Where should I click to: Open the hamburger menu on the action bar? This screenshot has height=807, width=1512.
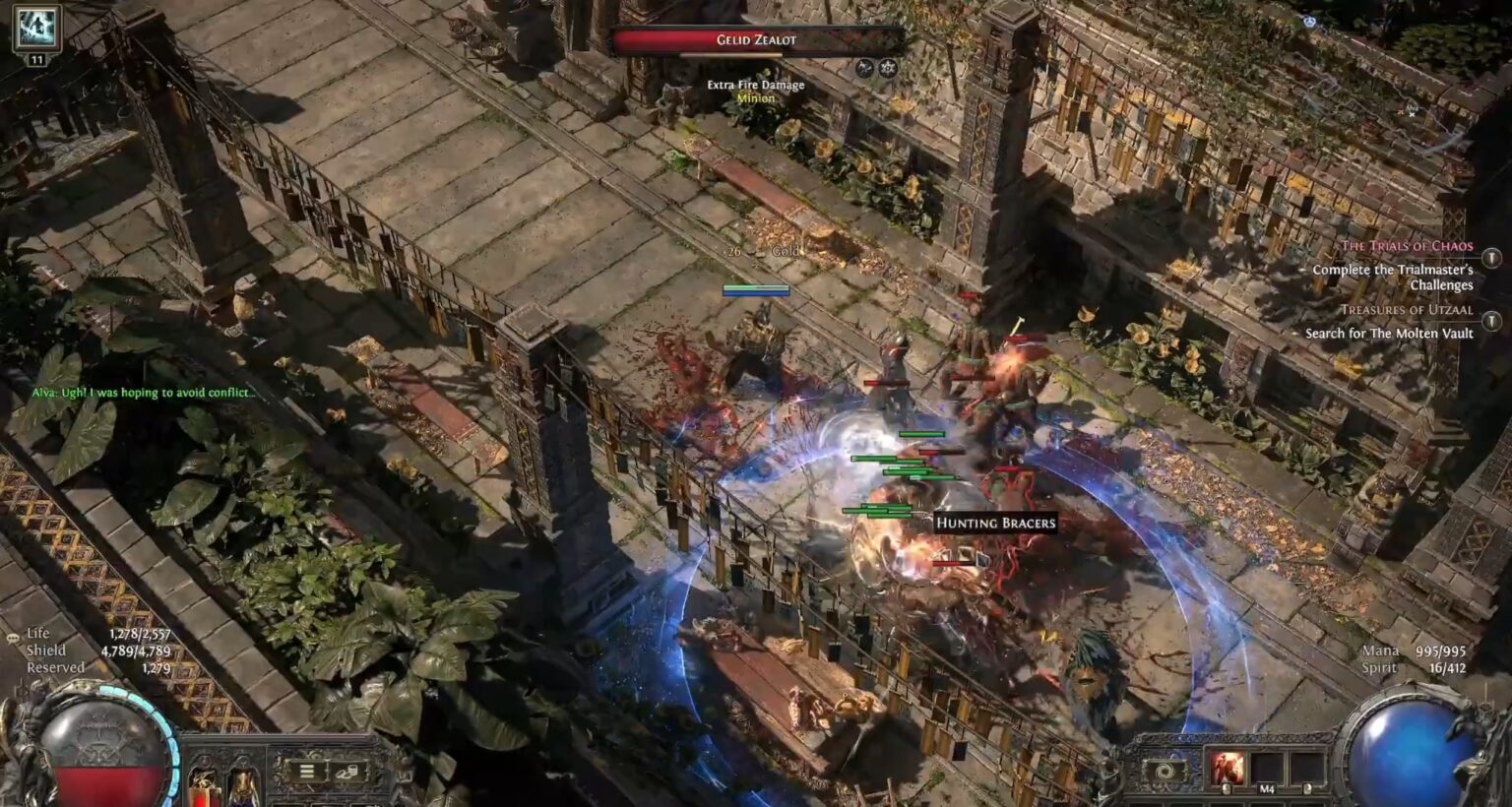coord(307,771)
